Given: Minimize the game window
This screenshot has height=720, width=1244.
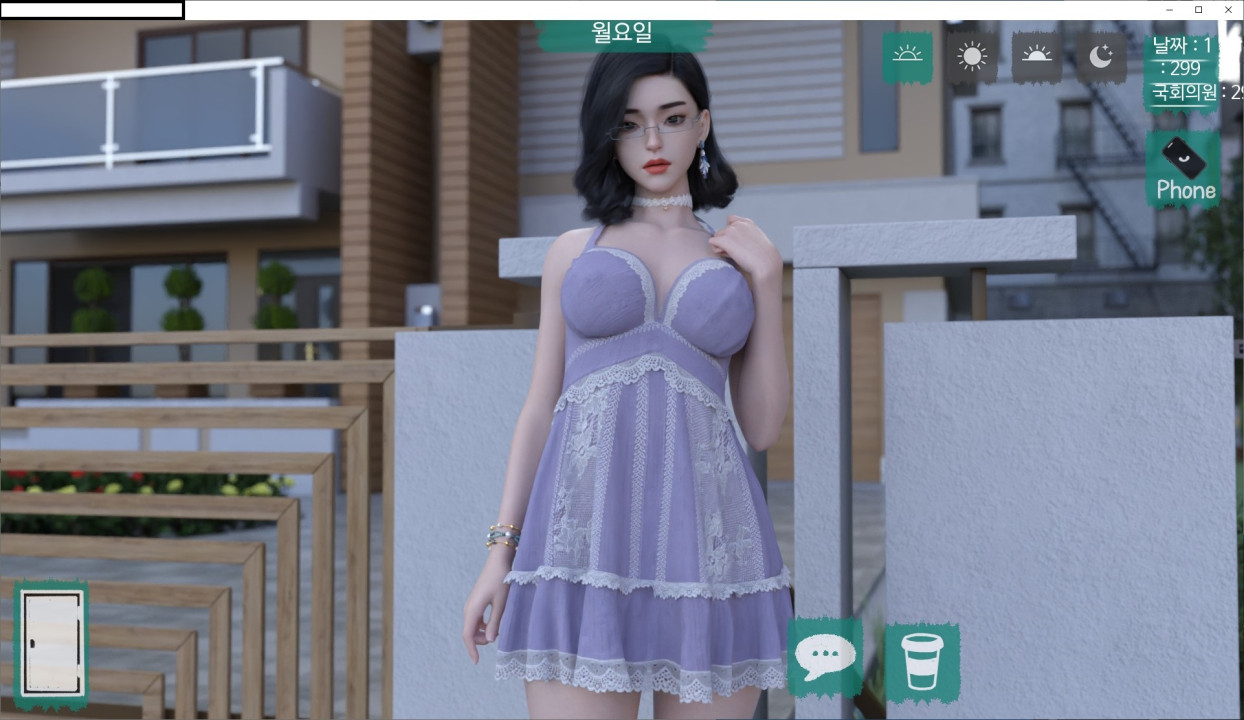Looking at the screenshot, I should coord(1169,10).
